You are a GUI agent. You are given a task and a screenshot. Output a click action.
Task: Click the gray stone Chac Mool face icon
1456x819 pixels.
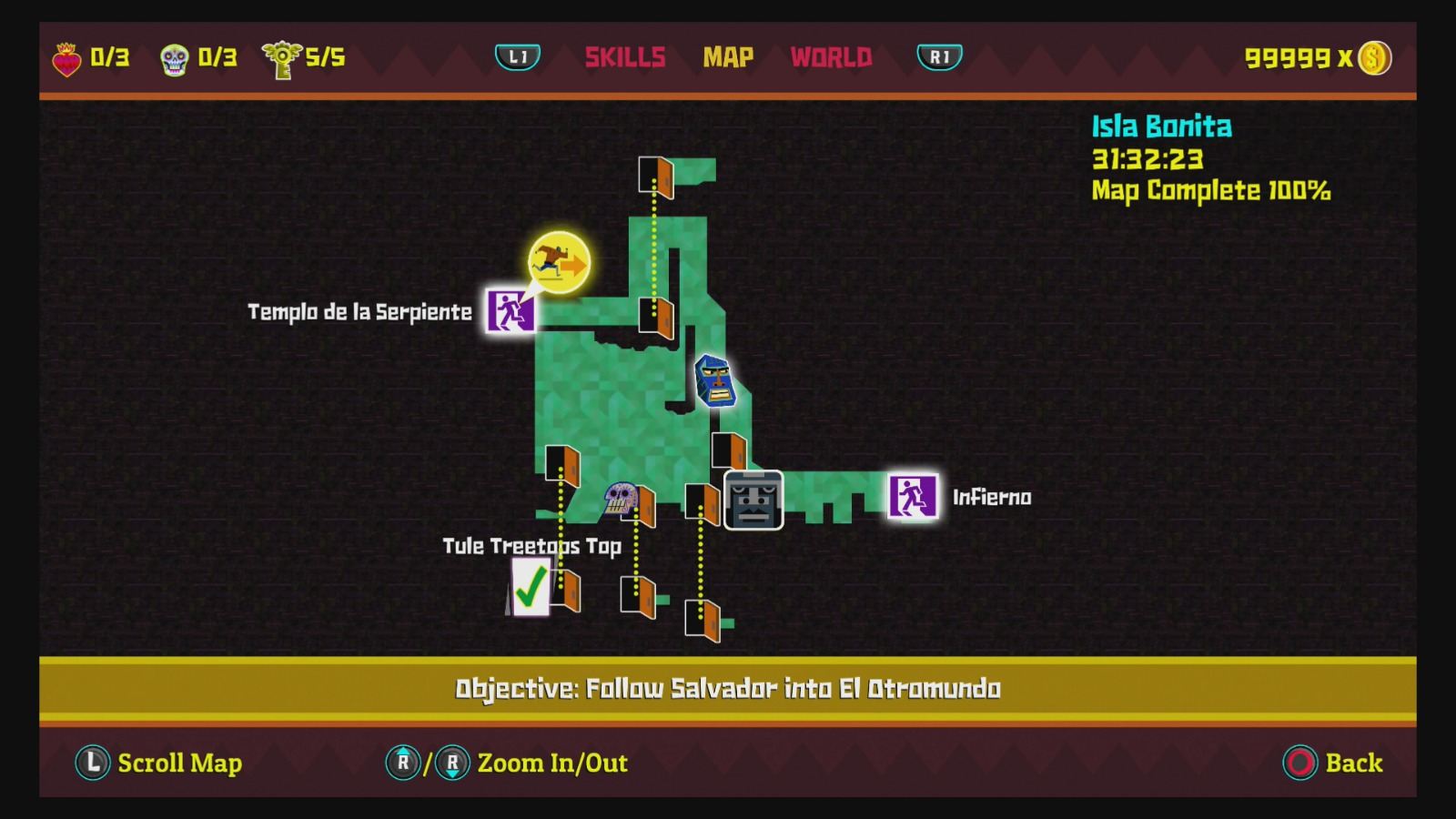click(x=752, y=499)
